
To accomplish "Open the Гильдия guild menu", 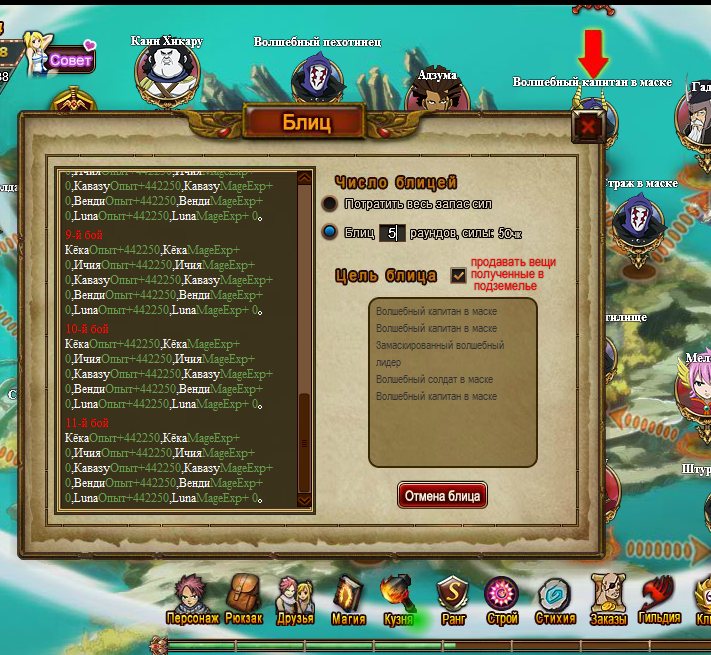I will click(659, 600).
